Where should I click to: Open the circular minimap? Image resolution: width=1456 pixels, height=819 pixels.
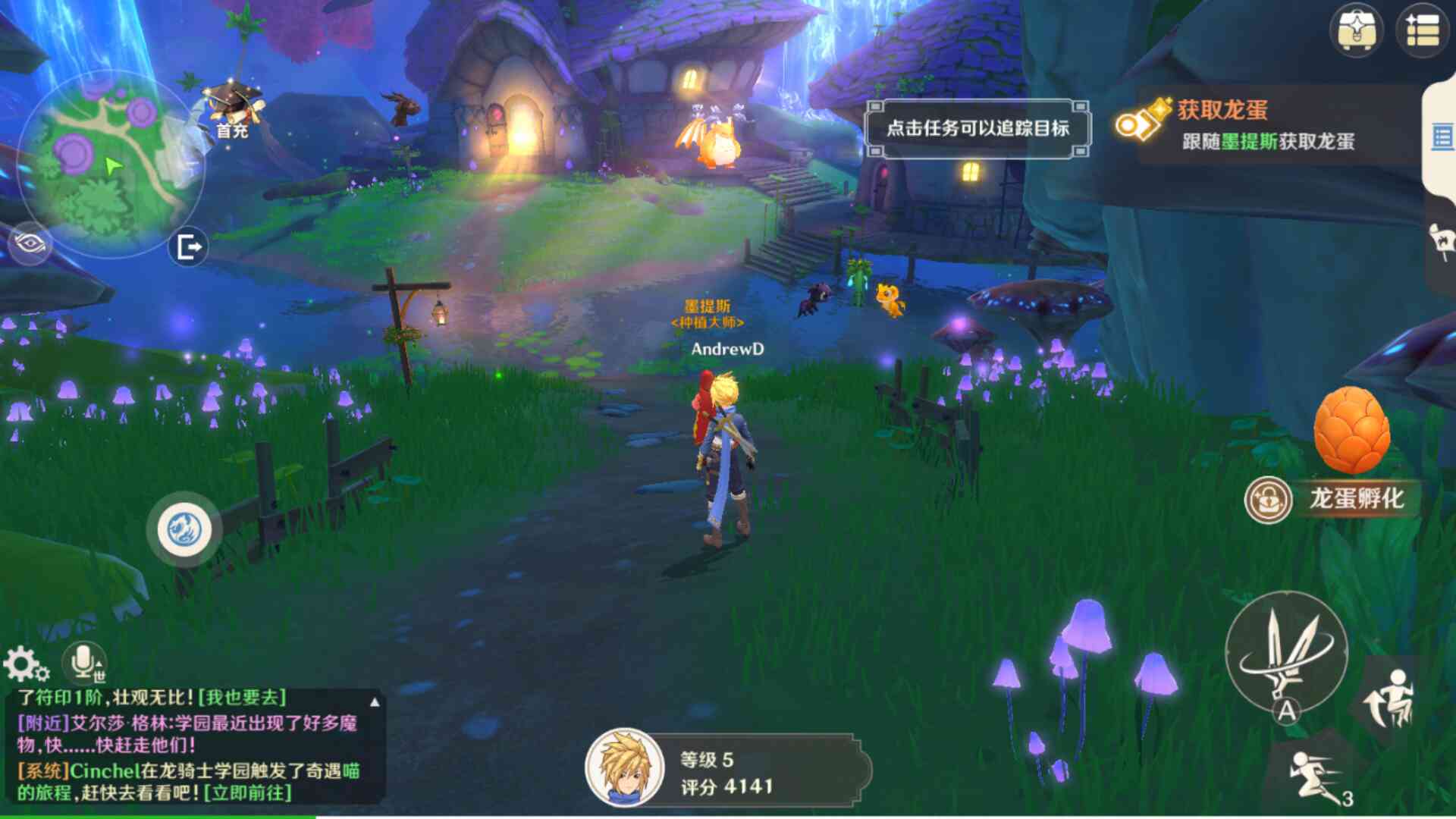[x=111, y=163]
